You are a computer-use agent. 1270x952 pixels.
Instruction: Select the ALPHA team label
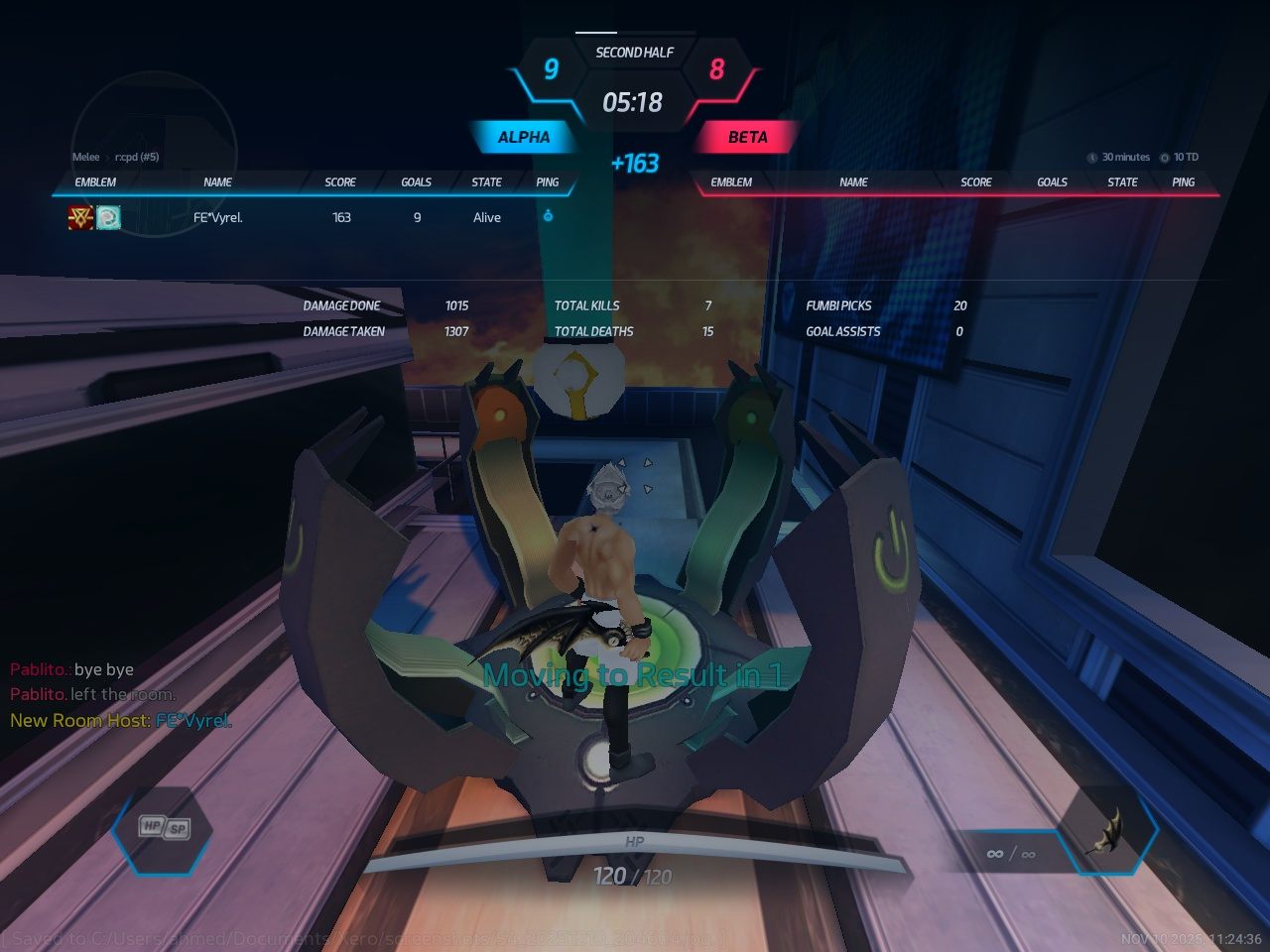click(x=523, y=137)
